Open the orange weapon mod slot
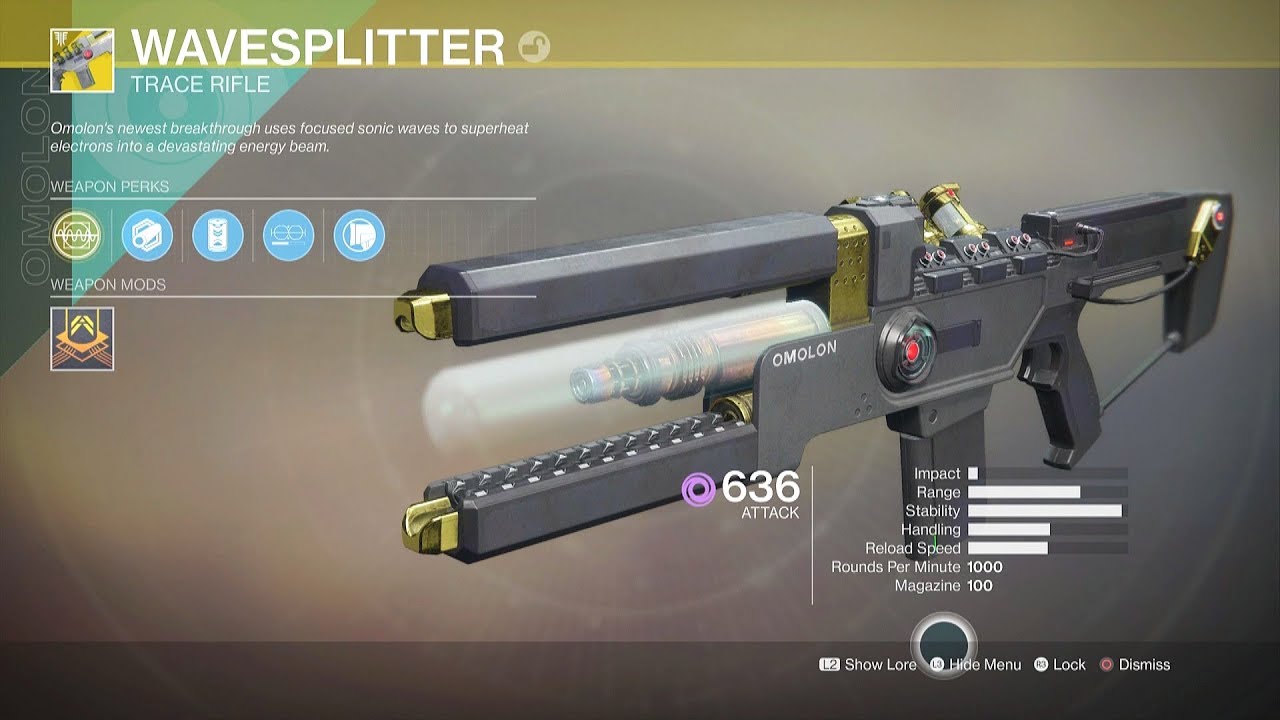 click(82, 338)
